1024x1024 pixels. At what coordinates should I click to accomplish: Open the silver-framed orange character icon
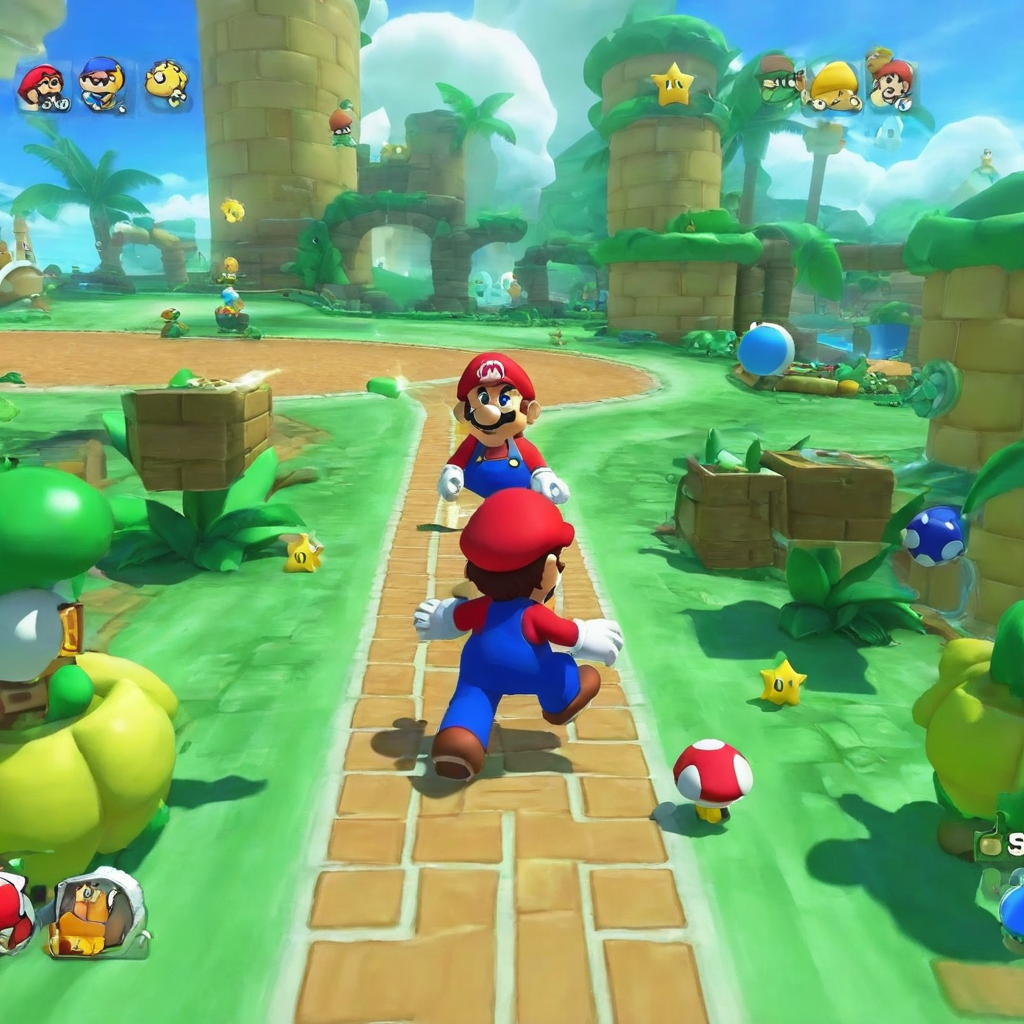click(x=98, y=912)
